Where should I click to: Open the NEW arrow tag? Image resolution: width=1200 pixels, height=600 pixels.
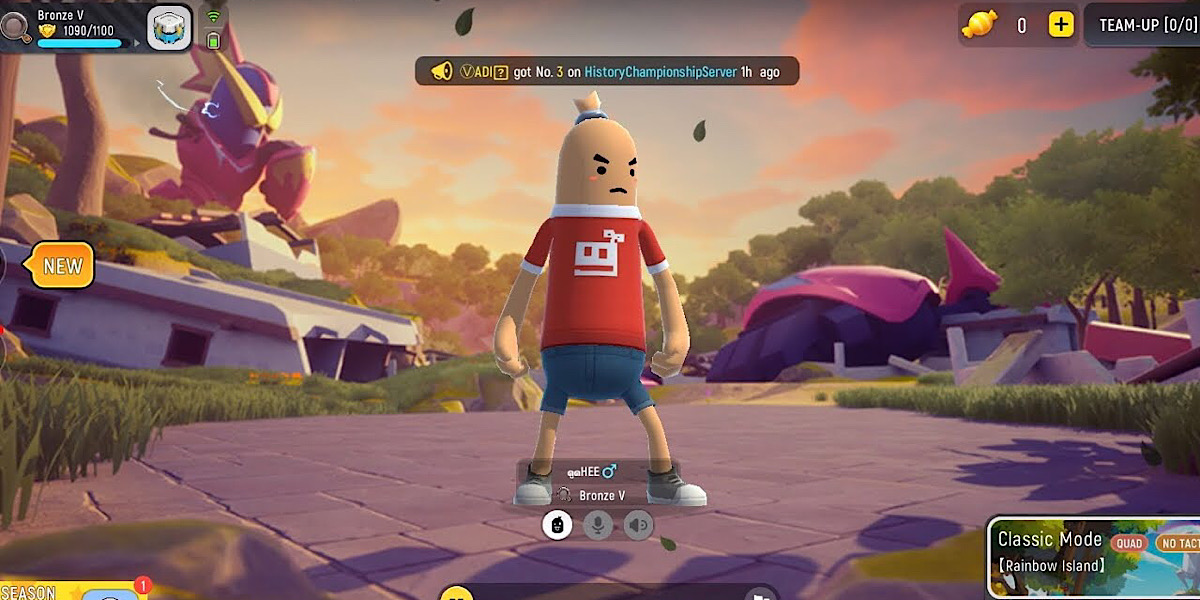click(62, 266)
